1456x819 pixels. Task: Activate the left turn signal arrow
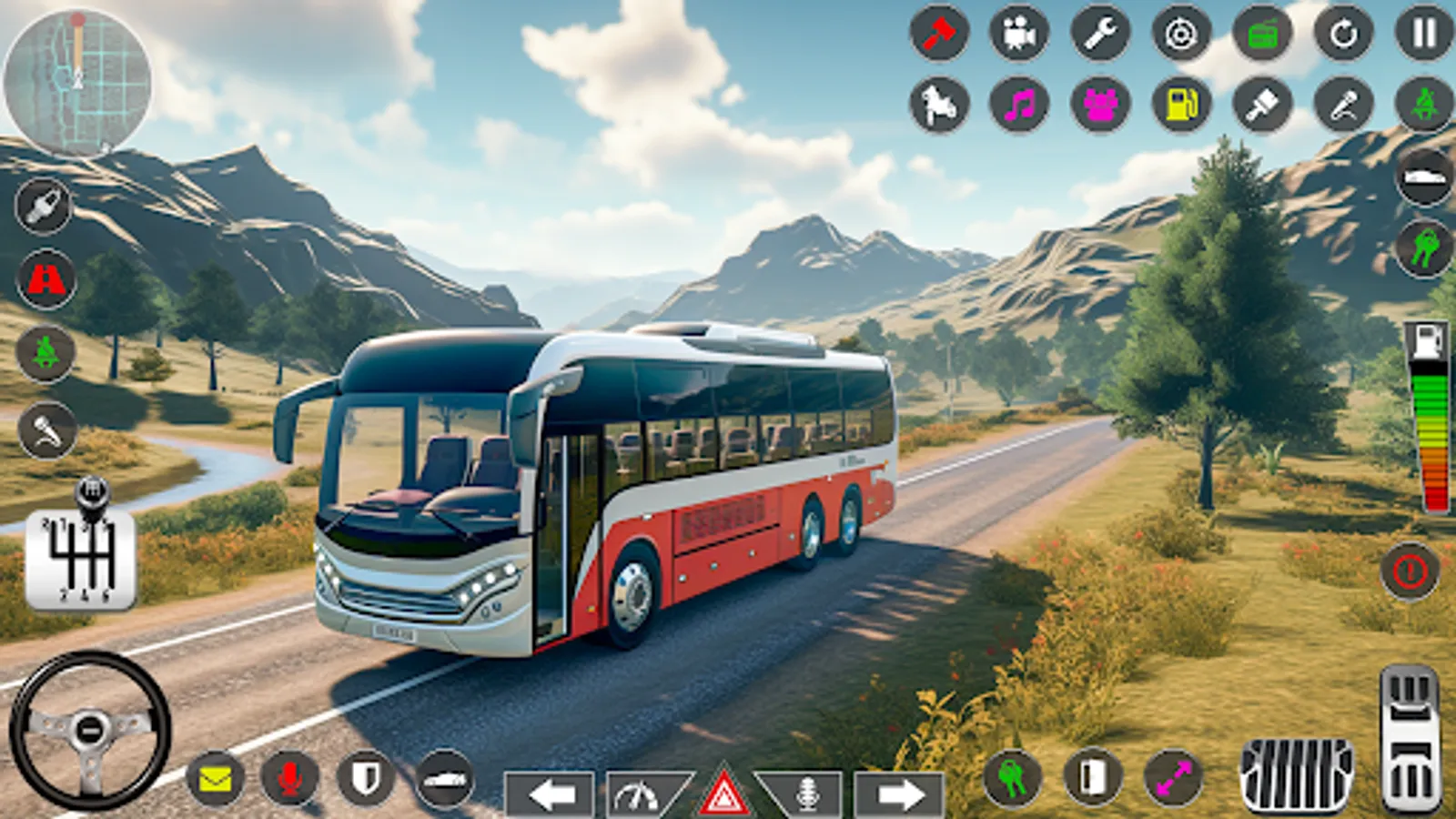click(x=550, y=794)
